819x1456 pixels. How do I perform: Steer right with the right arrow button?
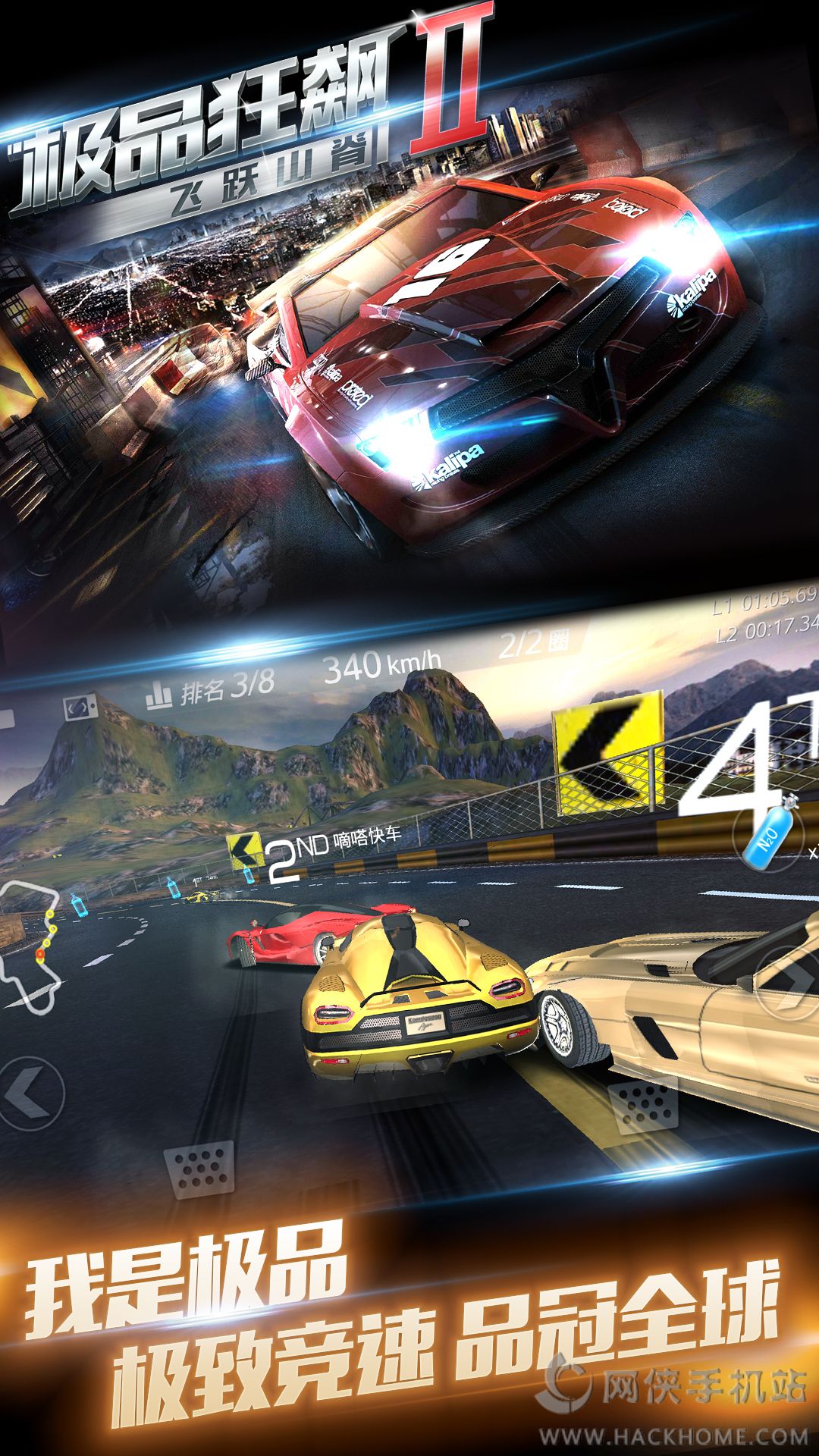pyautogui.click(x=789, y=984)
